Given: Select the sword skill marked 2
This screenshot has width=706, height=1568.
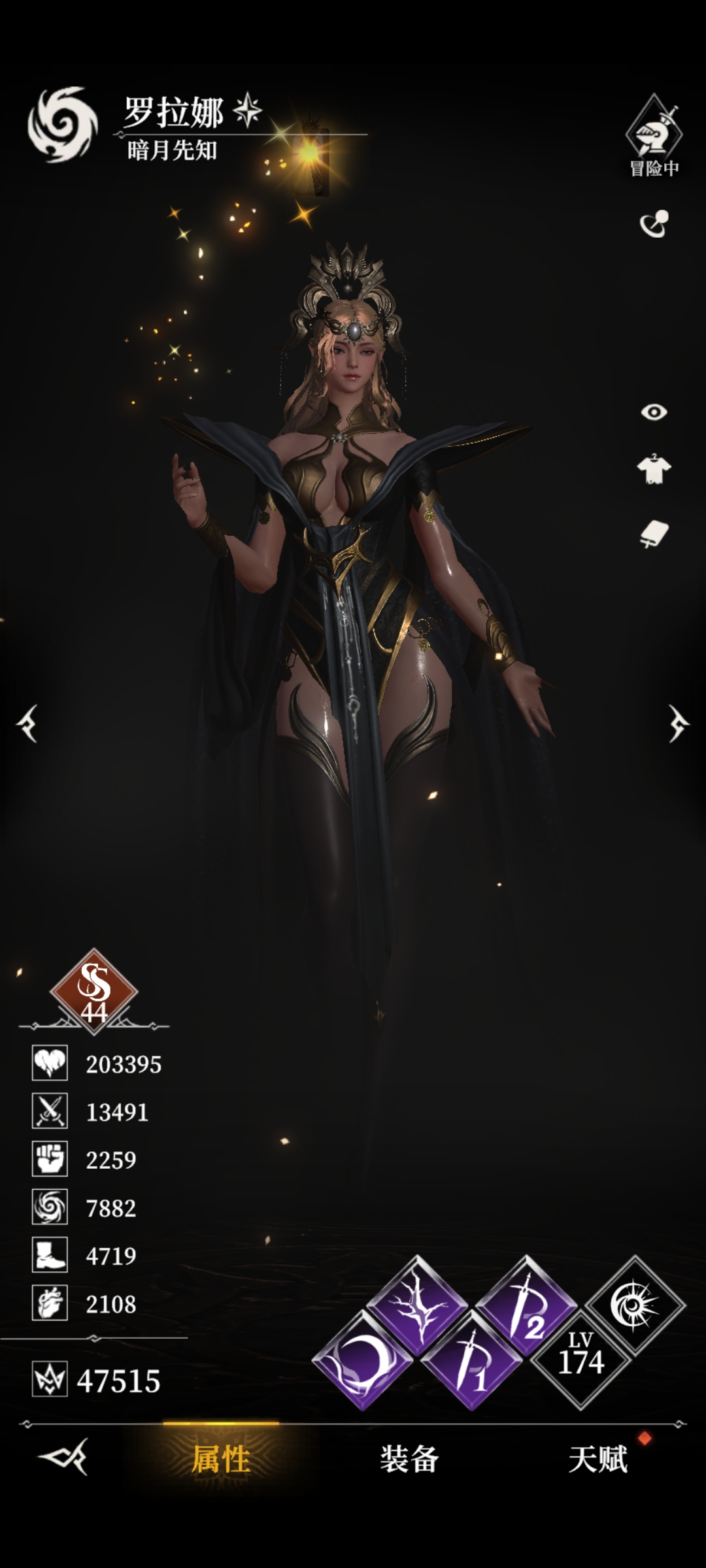Looking at the screenshot, I should (x=526, y=1307).
